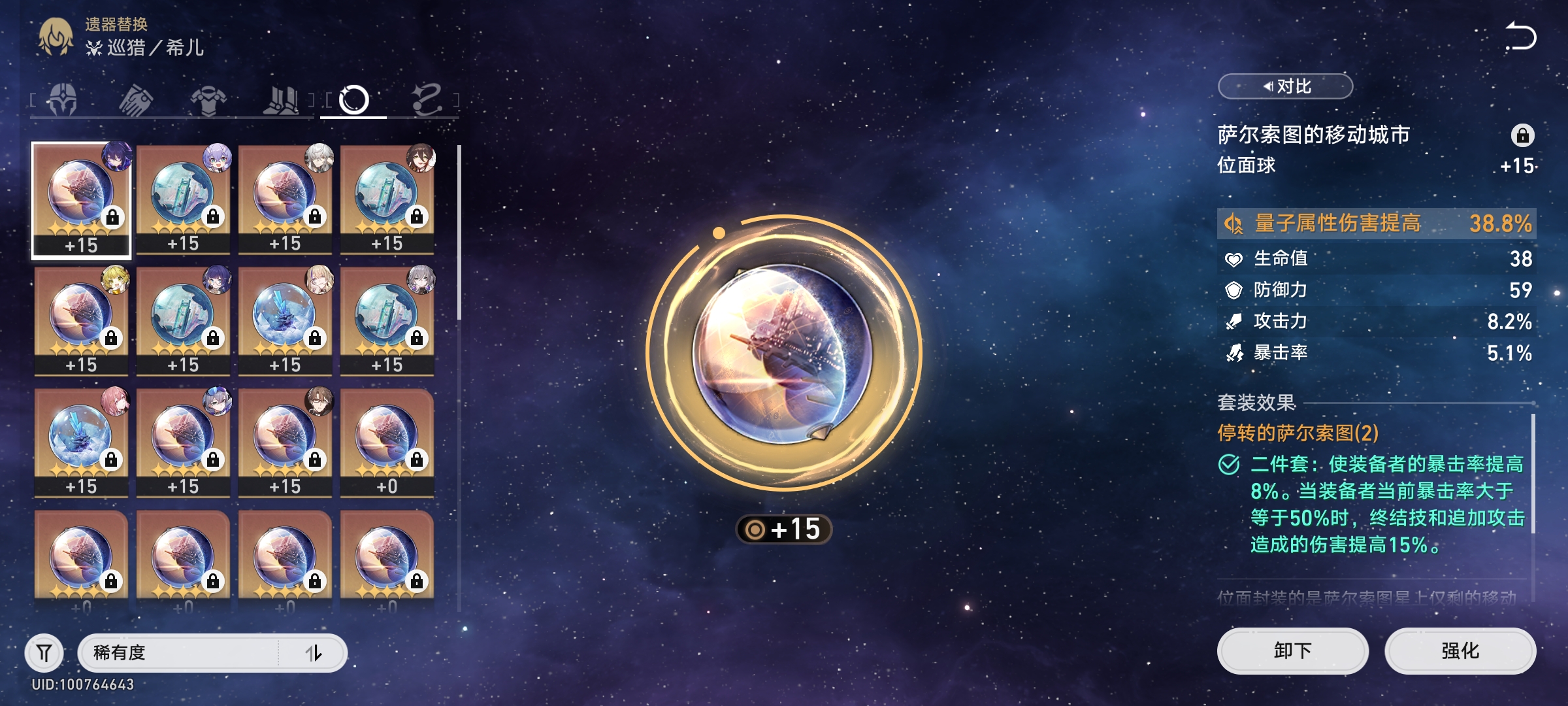
Task: Toggle the 对比 compare panel
Action: click(x=1285, y=86)
